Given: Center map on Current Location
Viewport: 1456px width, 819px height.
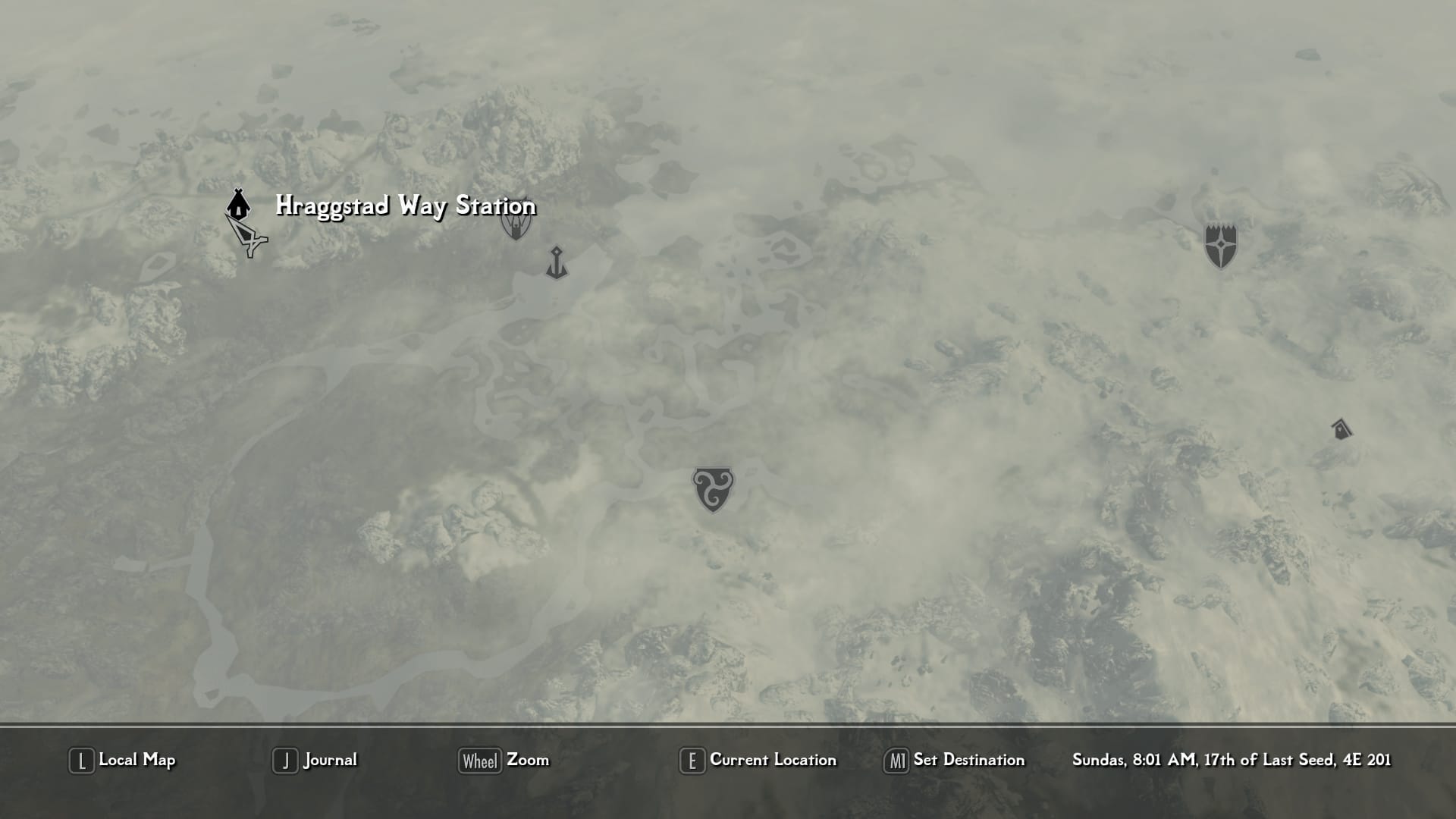Looking at the screenshot, I should point(758,761).
